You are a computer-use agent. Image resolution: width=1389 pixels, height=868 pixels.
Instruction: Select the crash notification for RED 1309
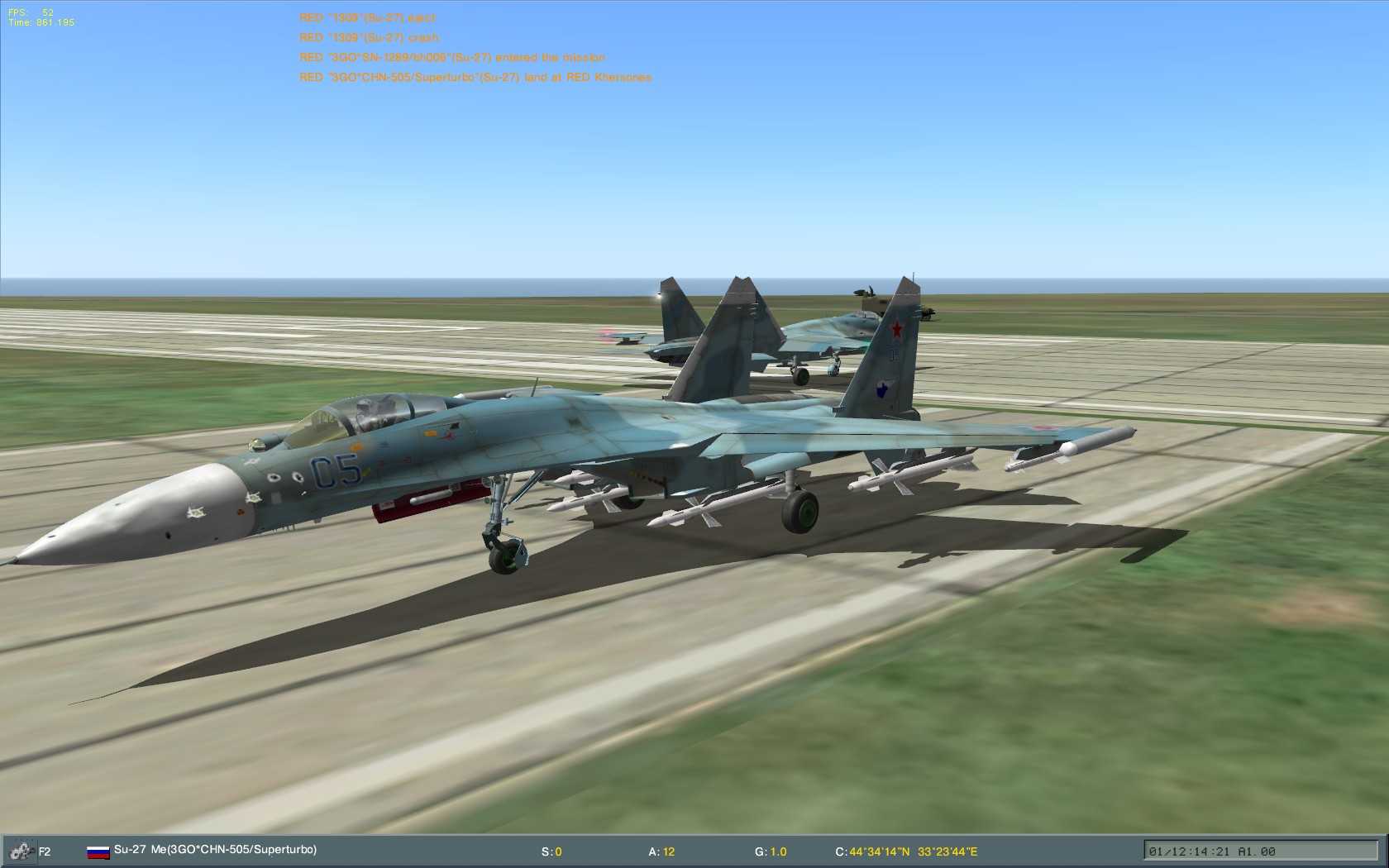coord(368,37)
